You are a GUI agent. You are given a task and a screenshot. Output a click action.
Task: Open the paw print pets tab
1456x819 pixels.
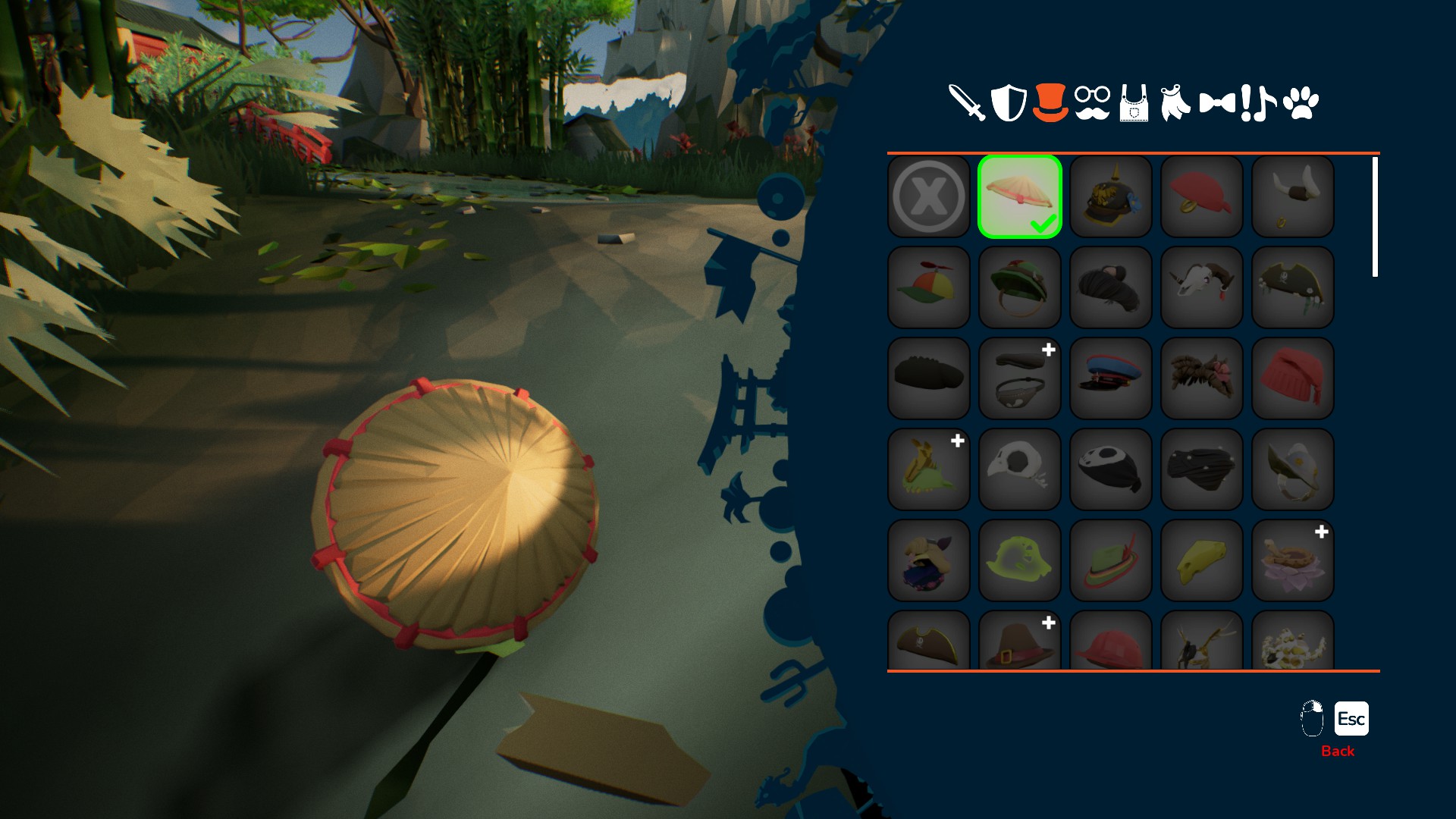tap(1301, 103)
